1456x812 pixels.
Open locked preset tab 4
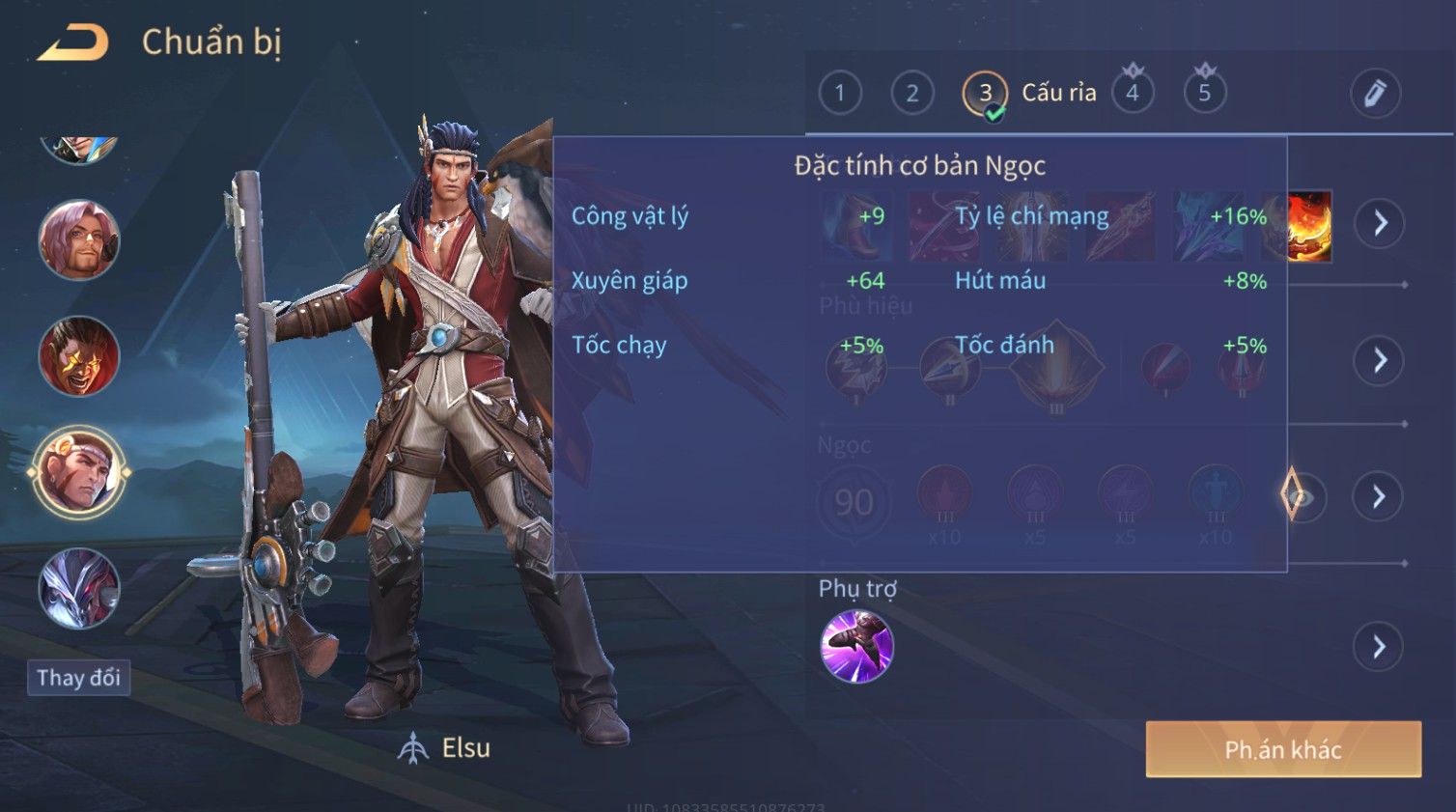pyautogui.click(x=1132, y=94)
